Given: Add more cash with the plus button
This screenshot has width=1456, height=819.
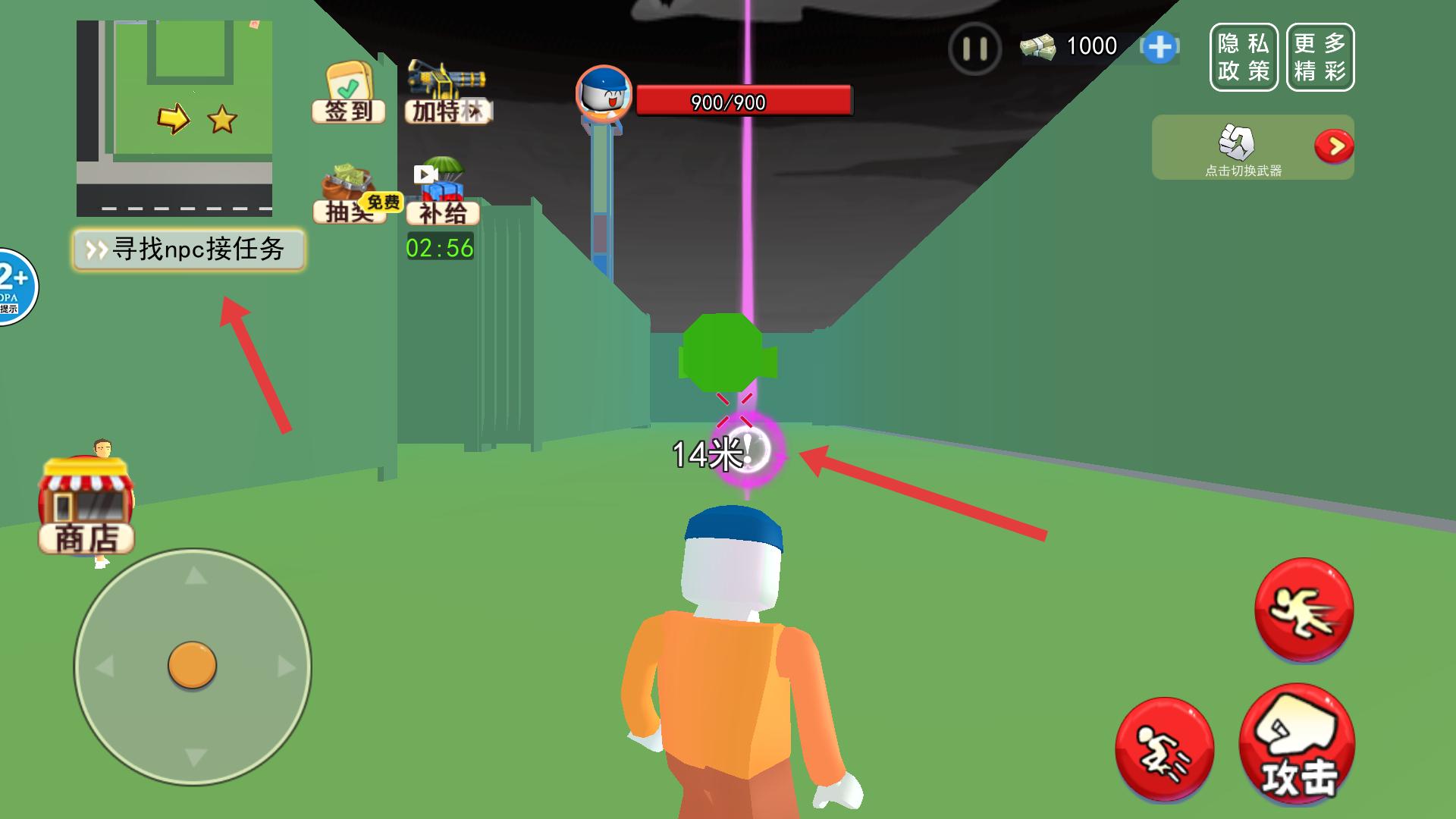Looking at the screenshot, I should click(x=1159, y=47).
